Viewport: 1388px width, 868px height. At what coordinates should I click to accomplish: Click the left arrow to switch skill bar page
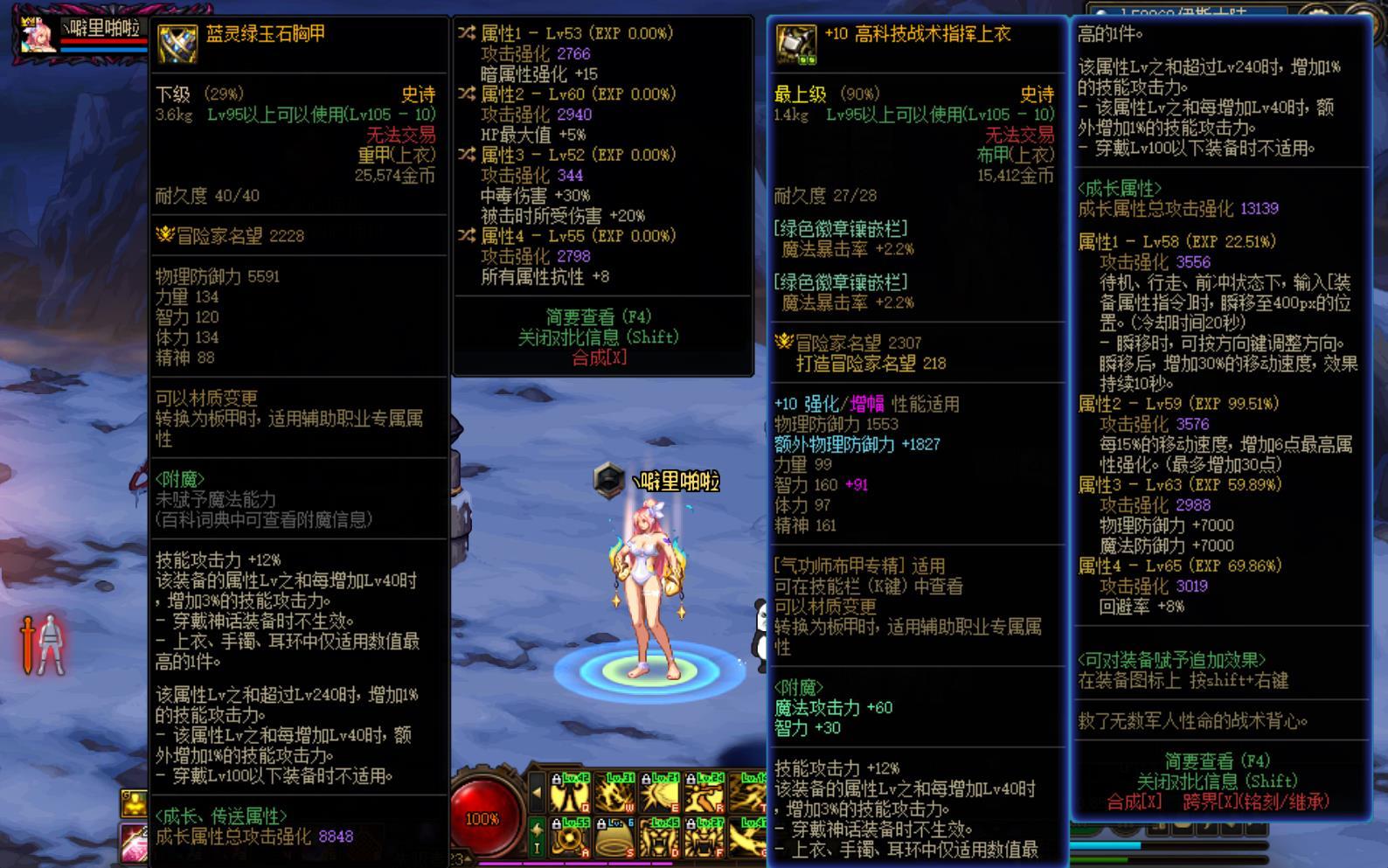click(x=537, y=792)
